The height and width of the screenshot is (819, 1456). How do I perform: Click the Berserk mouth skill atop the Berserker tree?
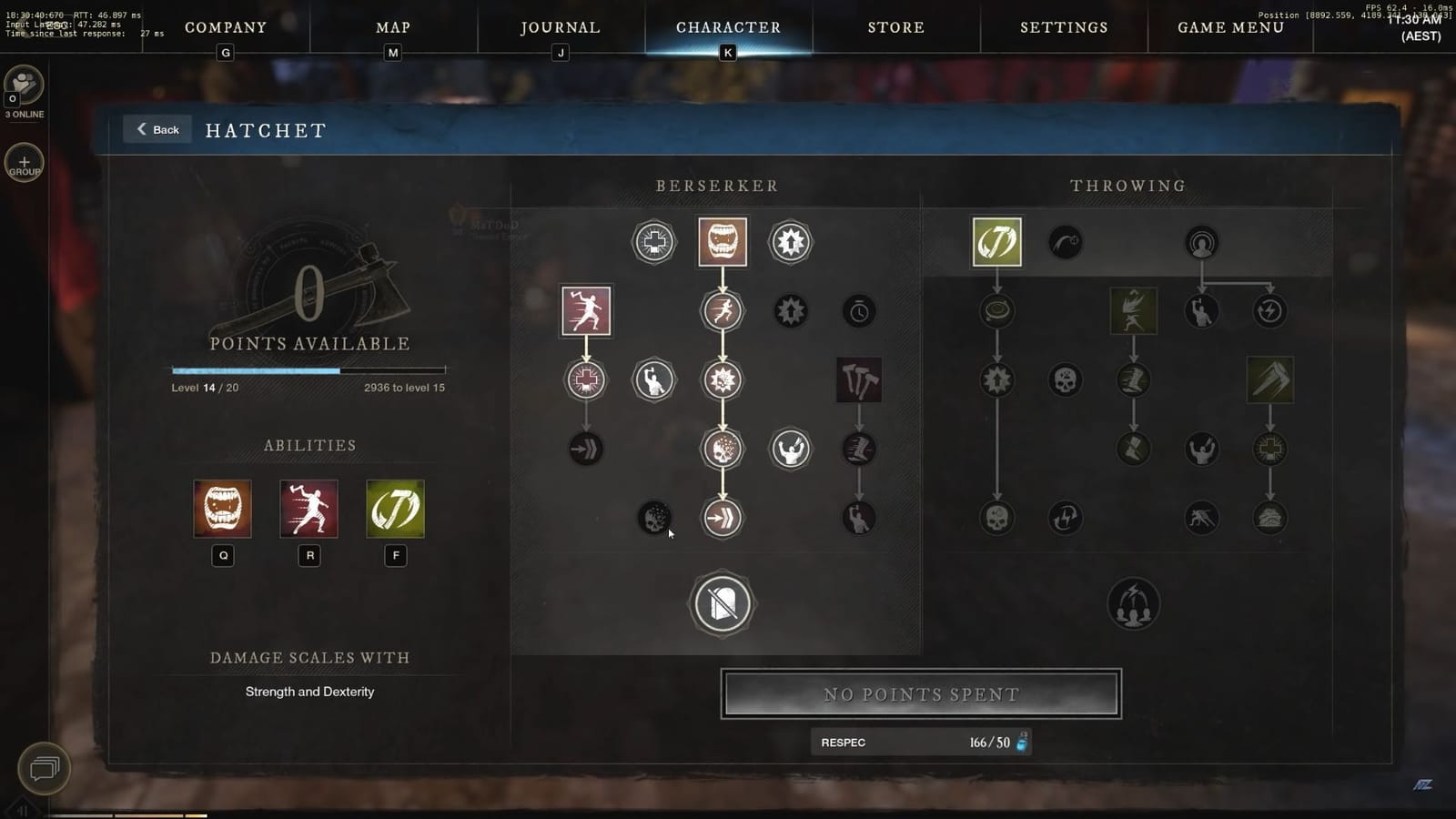click(723, 241)
